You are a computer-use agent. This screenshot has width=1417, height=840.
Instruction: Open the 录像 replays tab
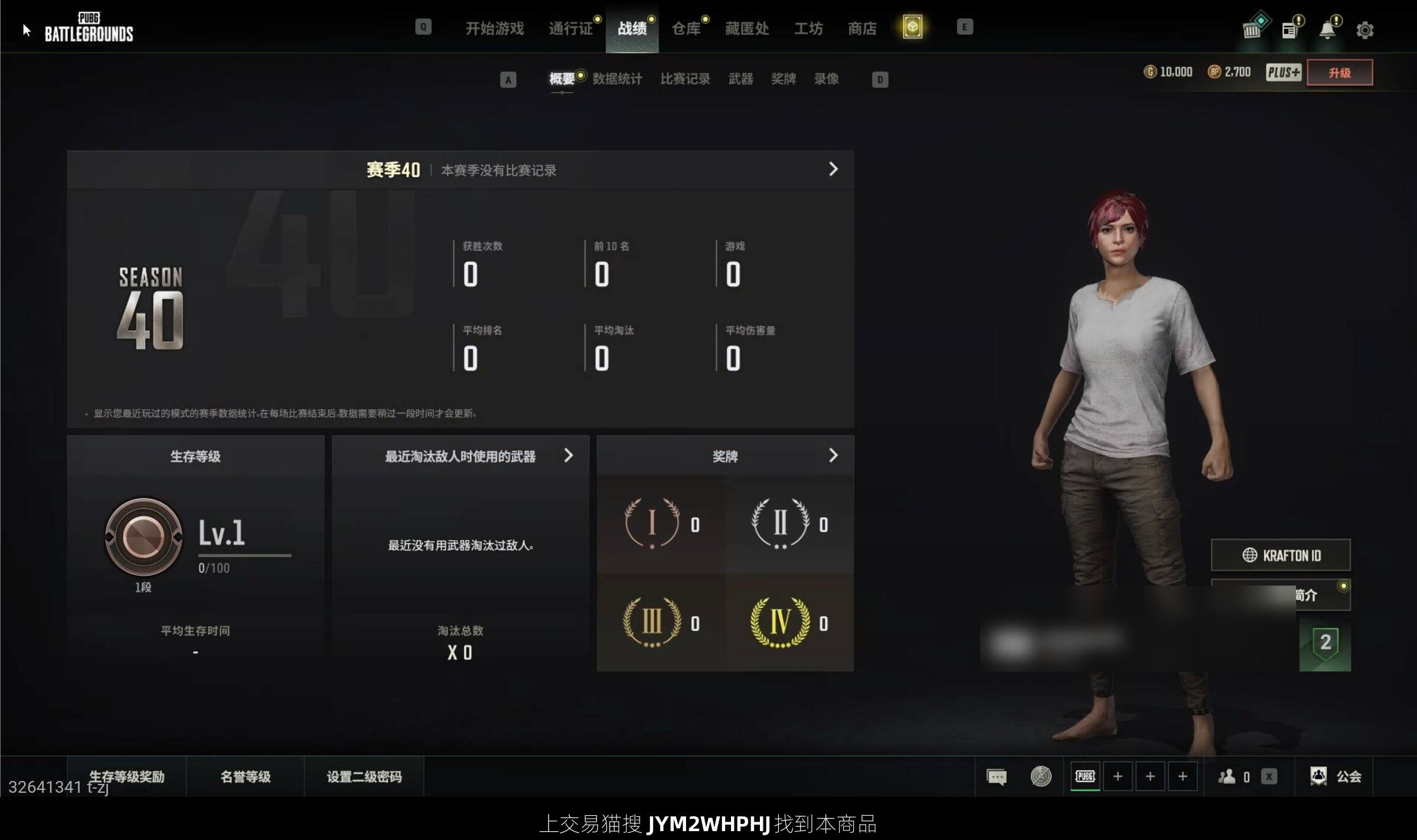tap(826, 79)
